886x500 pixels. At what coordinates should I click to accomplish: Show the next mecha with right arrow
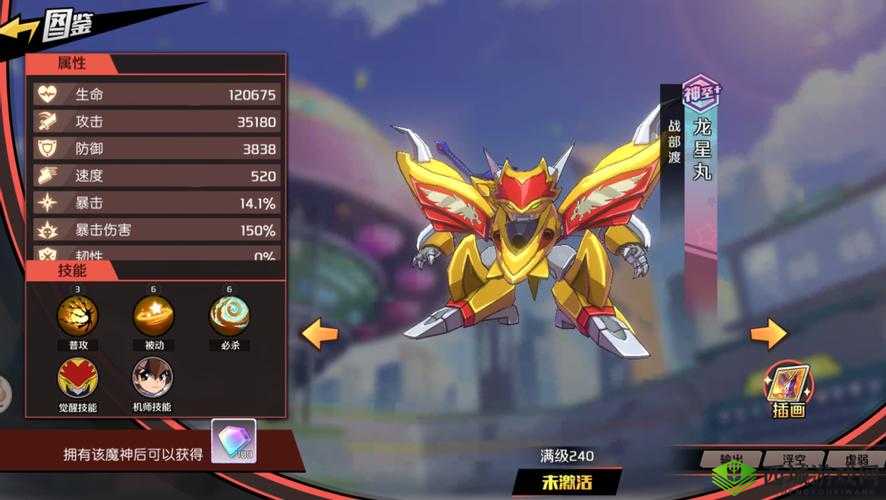pyautogui.click(x=768, y=333)
